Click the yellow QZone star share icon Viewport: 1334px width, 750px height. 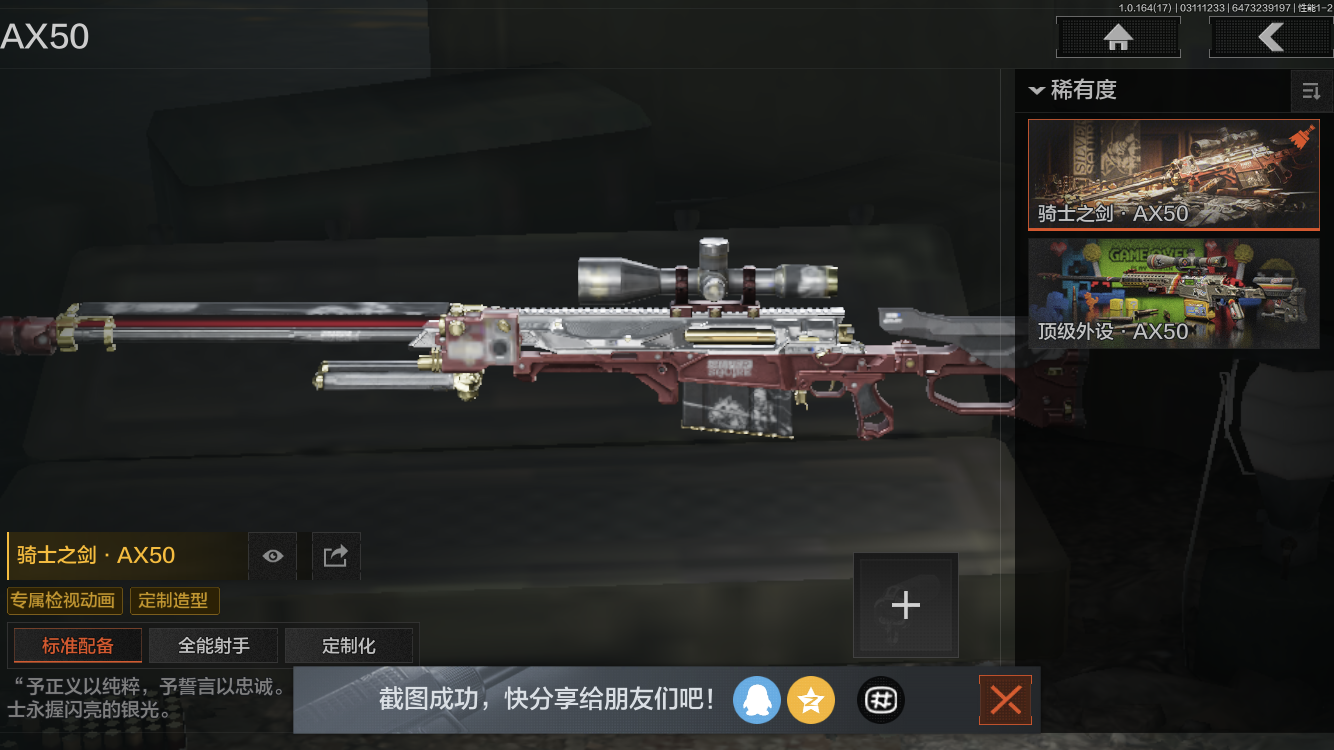click(811, 700)
